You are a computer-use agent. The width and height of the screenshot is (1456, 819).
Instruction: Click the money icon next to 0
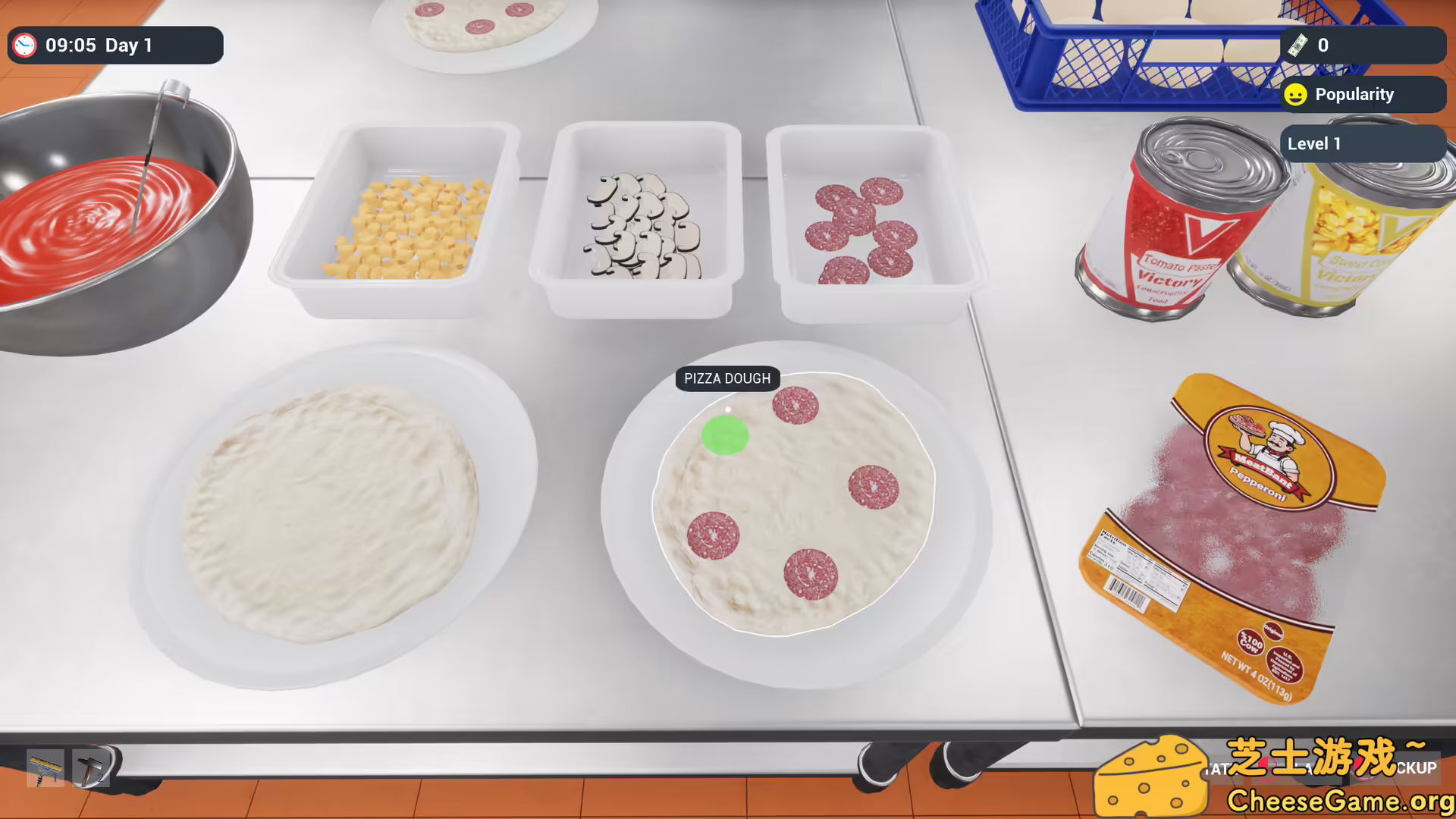click(1298, 45)
